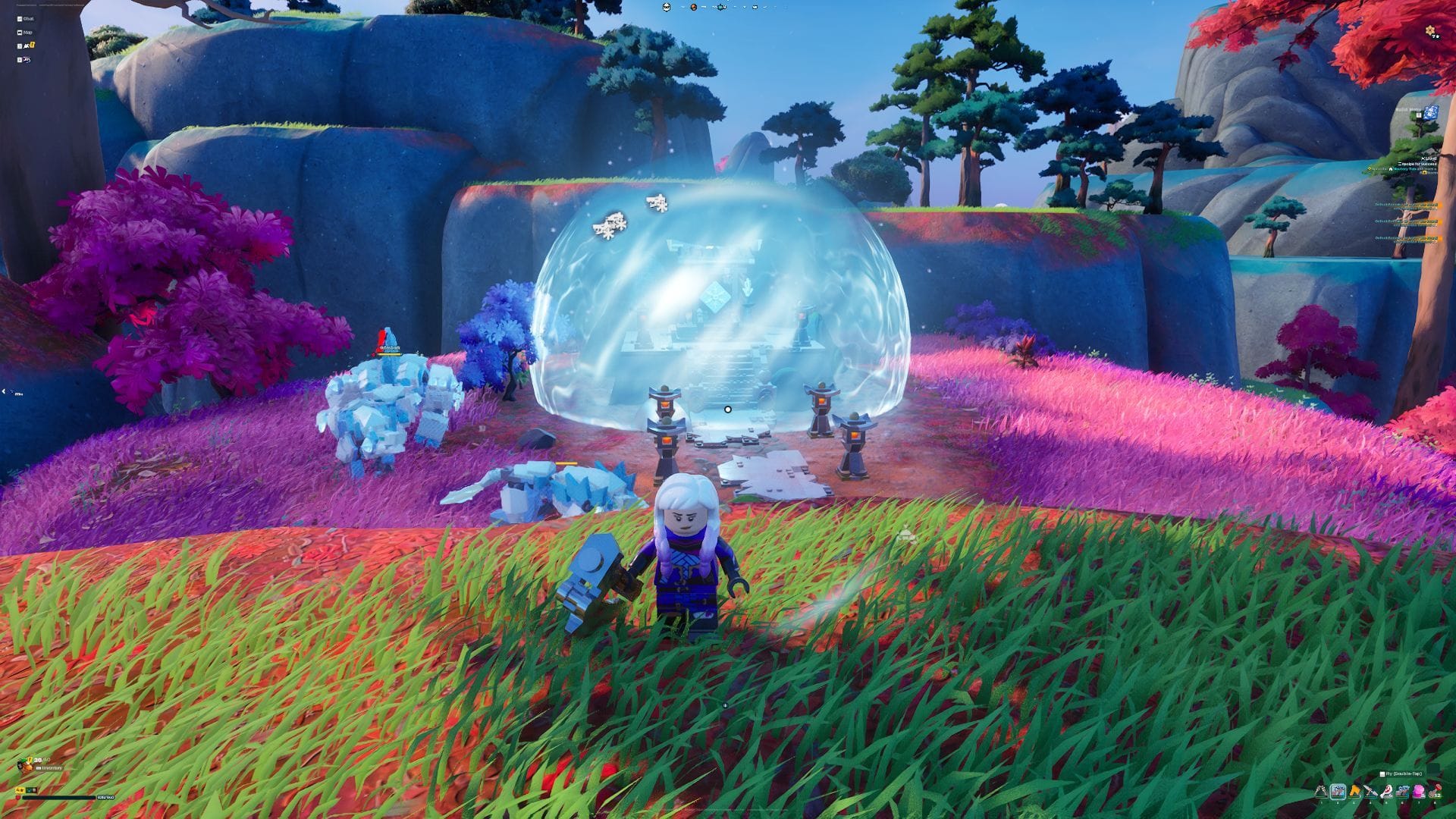The height and width of the screenshot is (819, 1456).
Task: Select the crossbow in hotbar slot 6
Action: click(x=1402, y=791)
